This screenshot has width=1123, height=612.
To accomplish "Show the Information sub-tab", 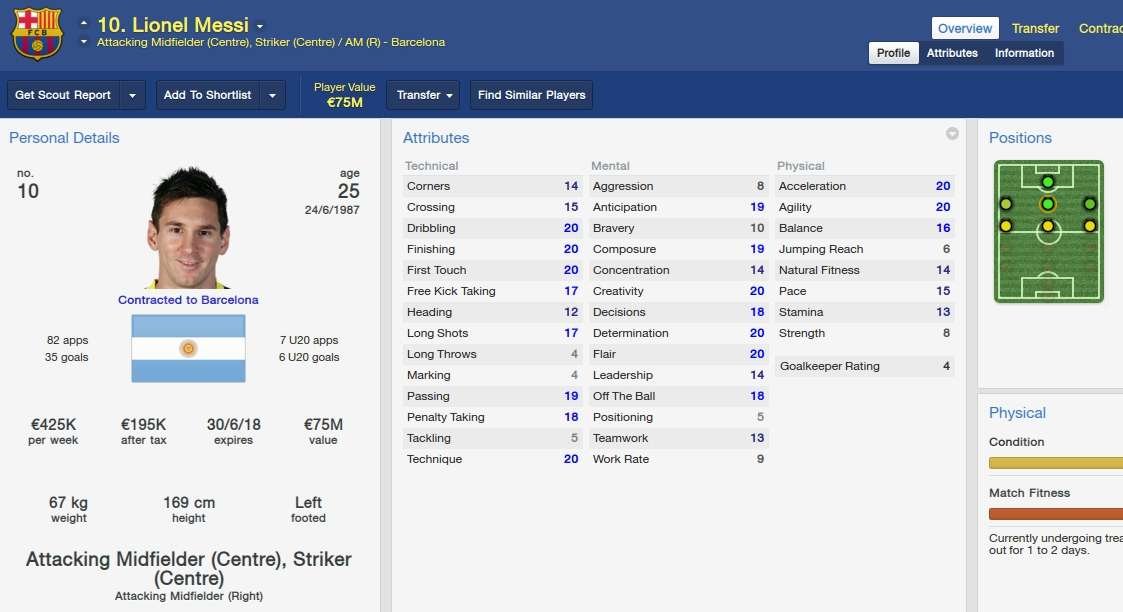I will pos(1024,53).
